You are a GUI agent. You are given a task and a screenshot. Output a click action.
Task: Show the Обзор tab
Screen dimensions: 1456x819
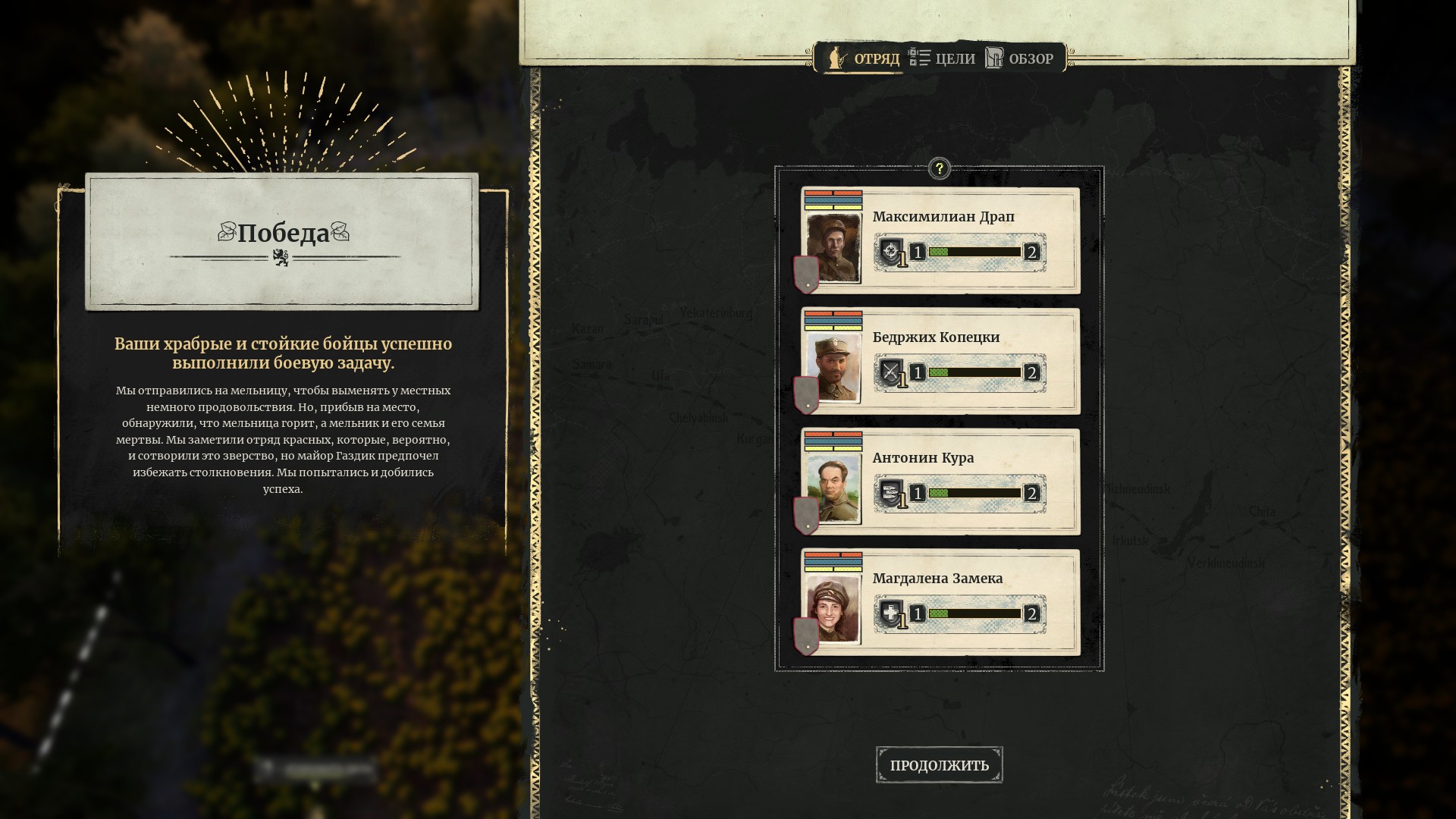(1020, 58)
